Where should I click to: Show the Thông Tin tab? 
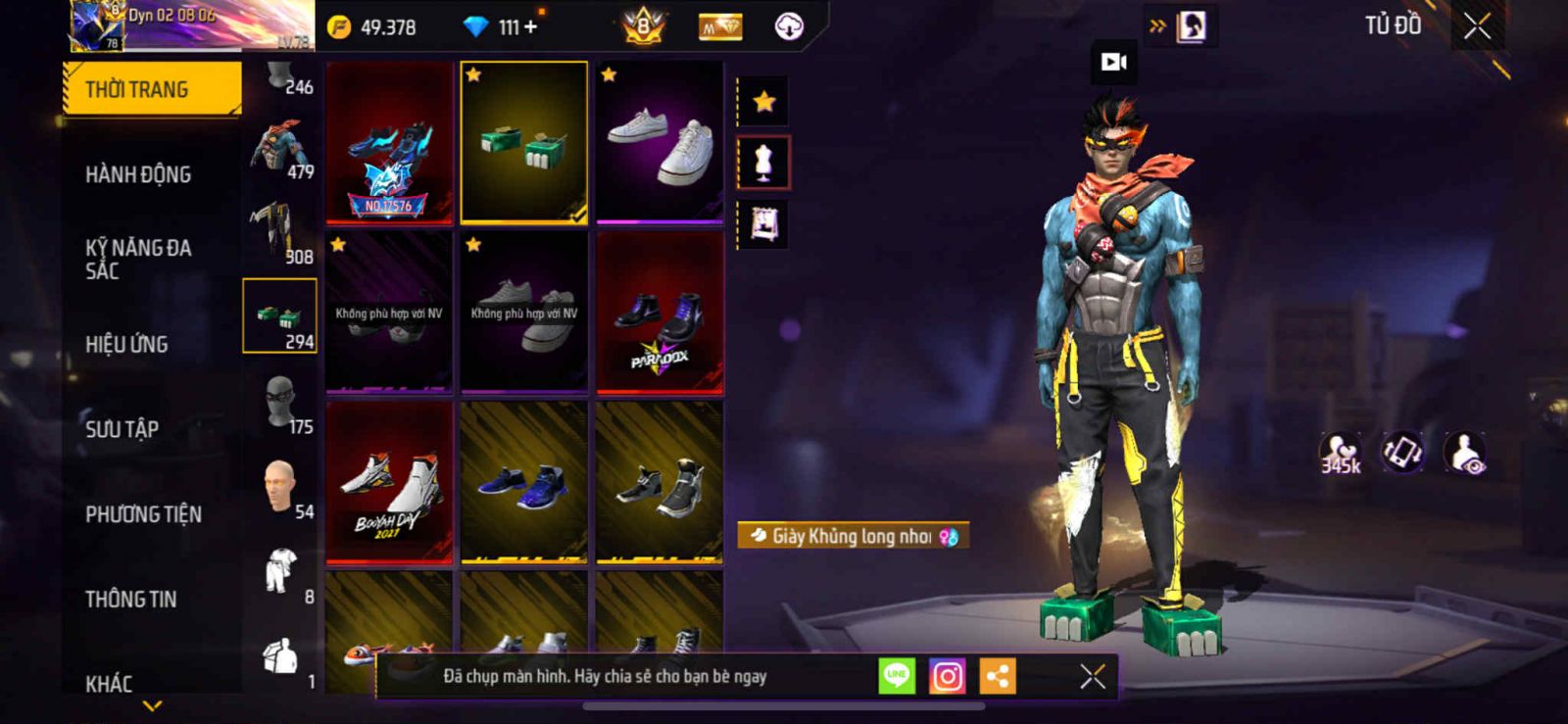pos(130,599)
